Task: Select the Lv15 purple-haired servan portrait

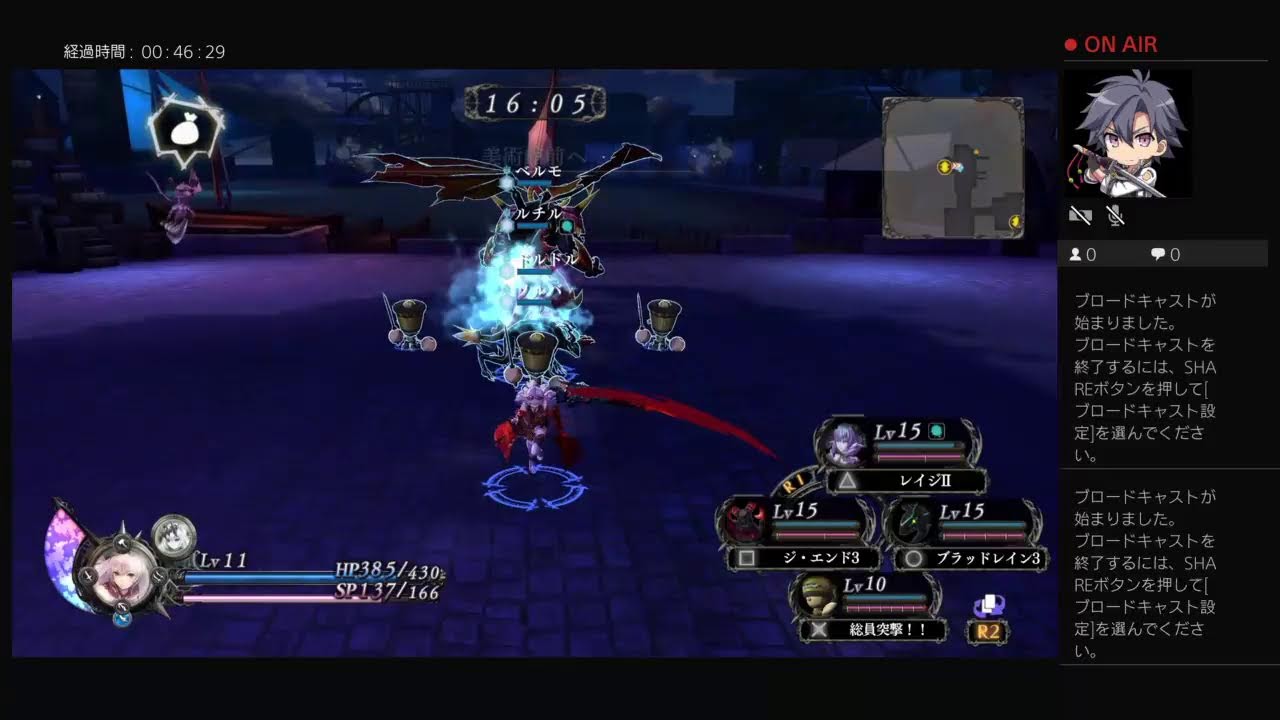Action: click(x=845, y=442)
